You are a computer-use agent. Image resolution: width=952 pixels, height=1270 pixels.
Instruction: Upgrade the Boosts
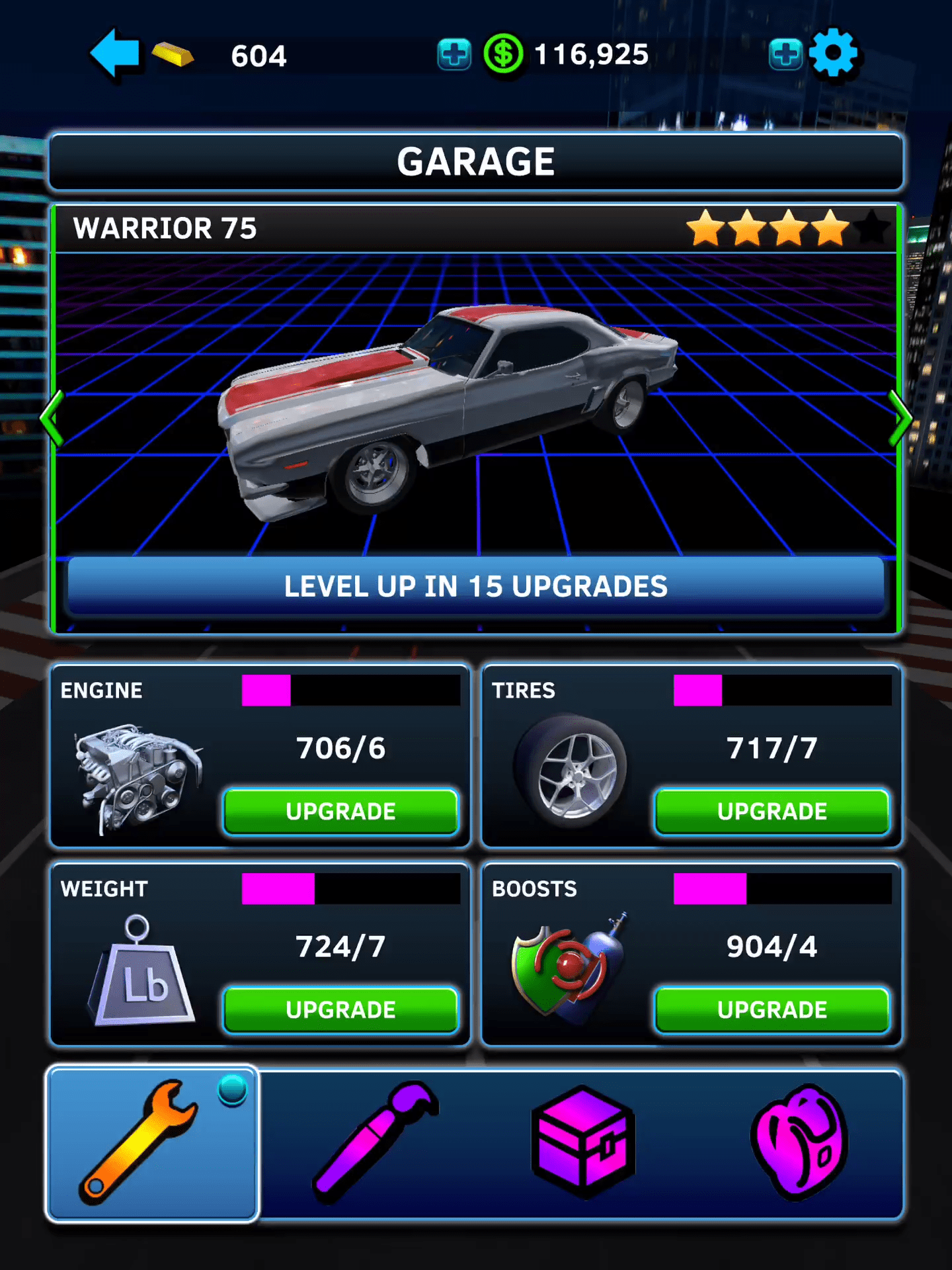pyautogui.click(x=772, y=1009)
